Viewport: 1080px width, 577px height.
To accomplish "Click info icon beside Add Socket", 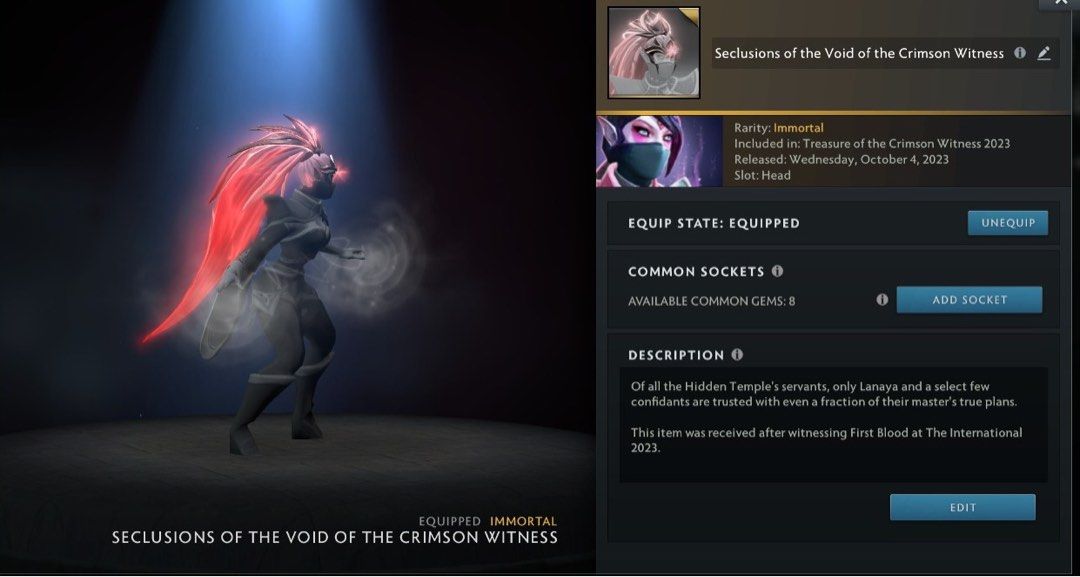I will [882, 300].
